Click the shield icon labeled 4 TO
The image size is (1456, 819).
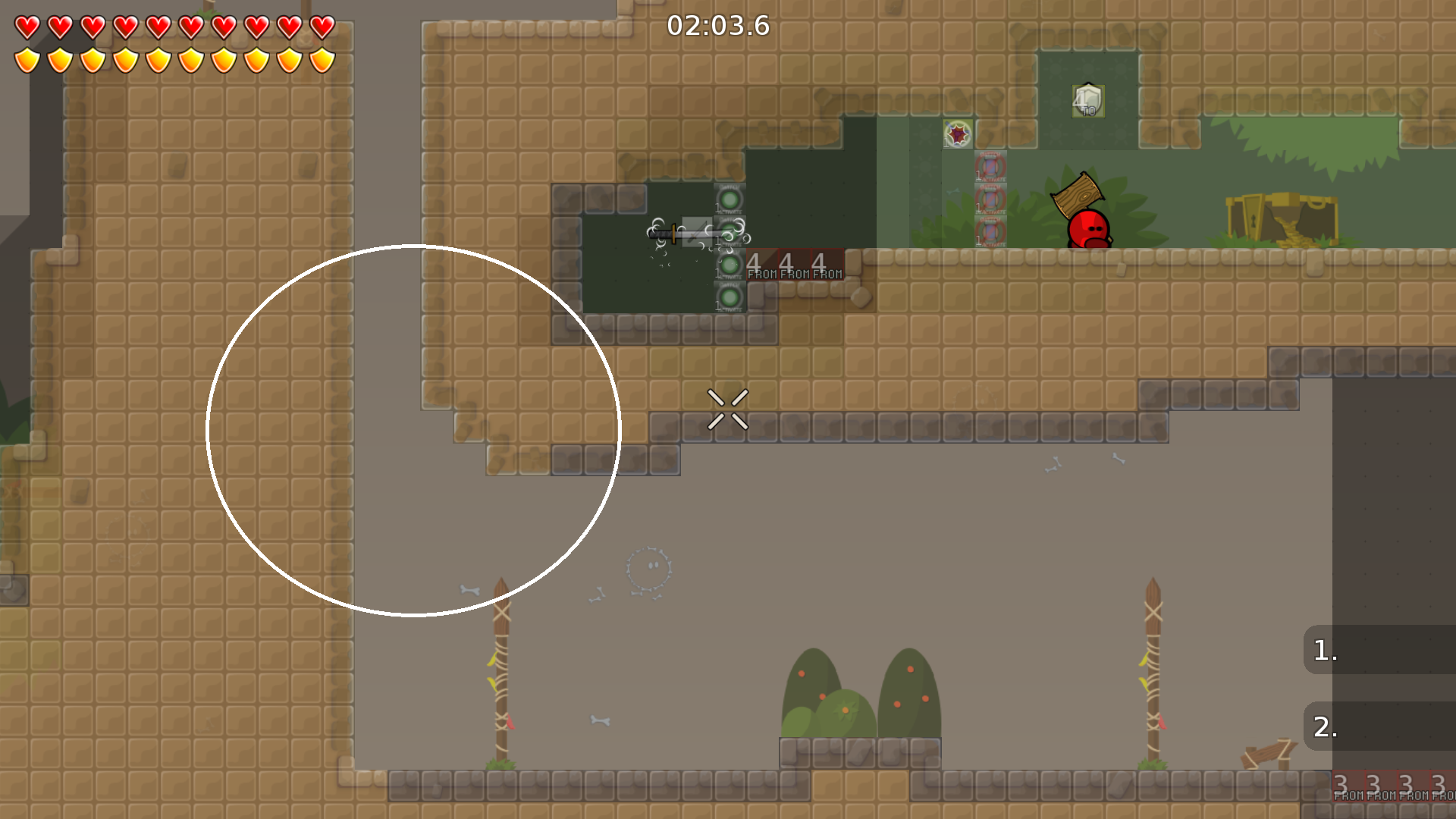[x=1087, y=101]
